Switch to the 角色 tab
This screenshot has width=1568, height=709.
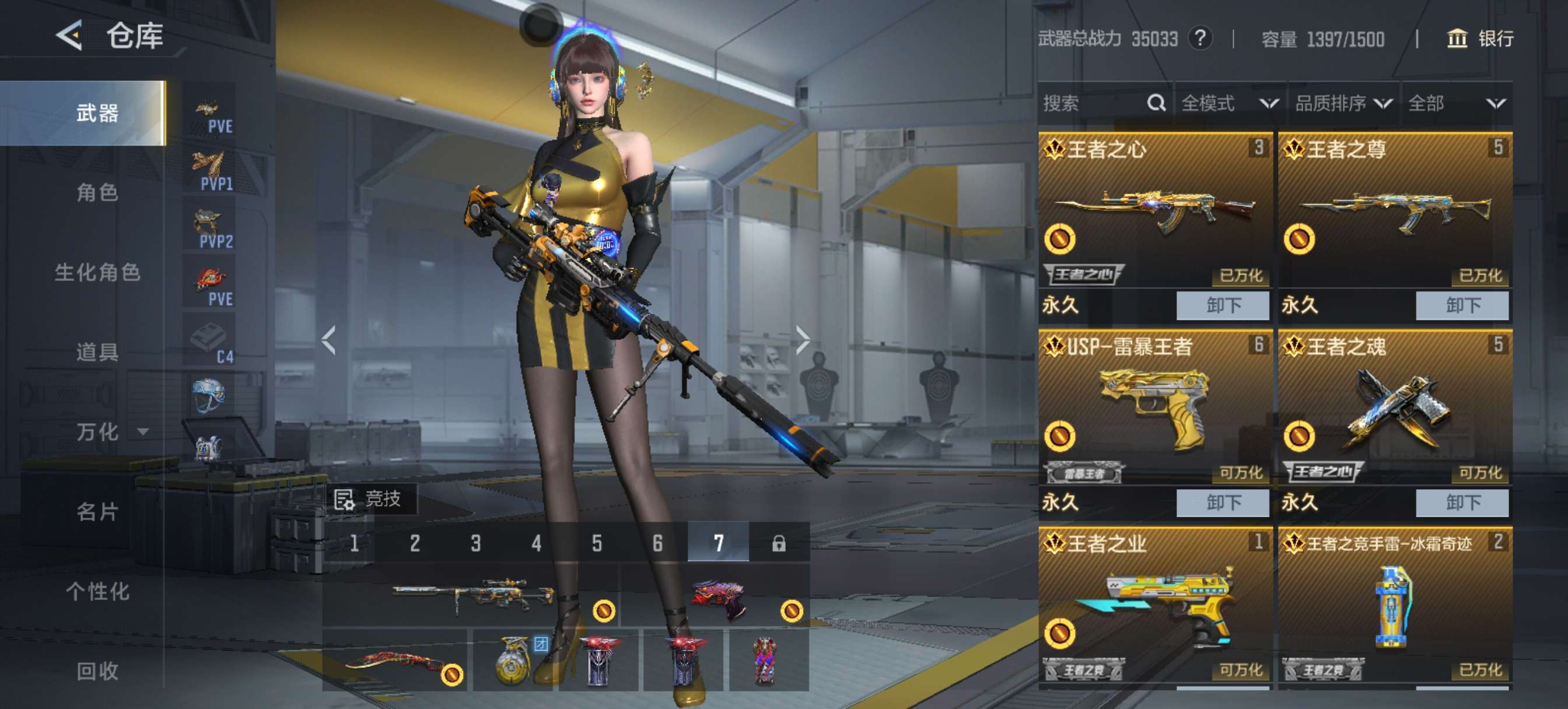[97, 193]
